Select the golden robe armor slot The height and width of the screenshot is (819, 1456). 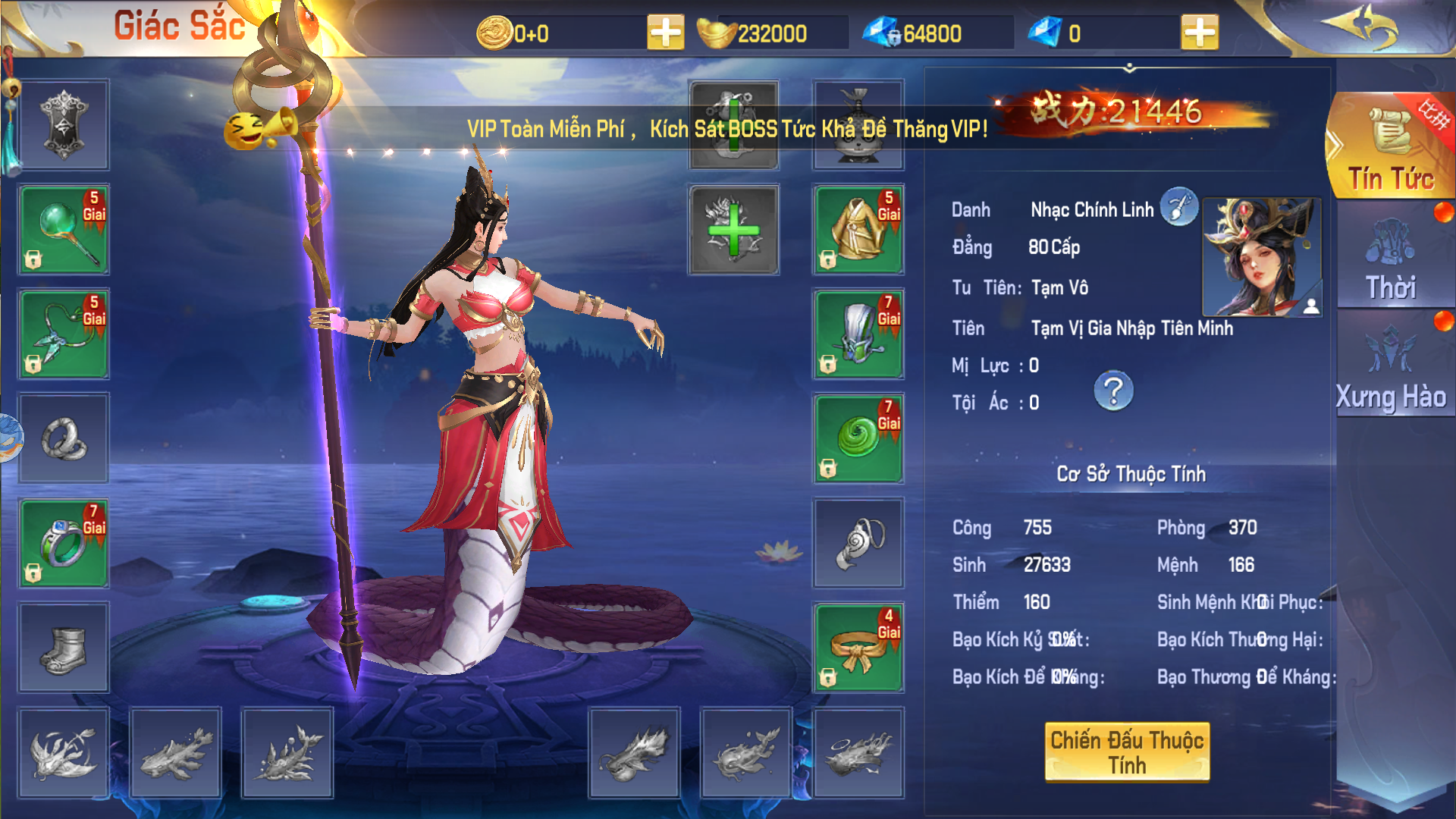click(858, 229)
